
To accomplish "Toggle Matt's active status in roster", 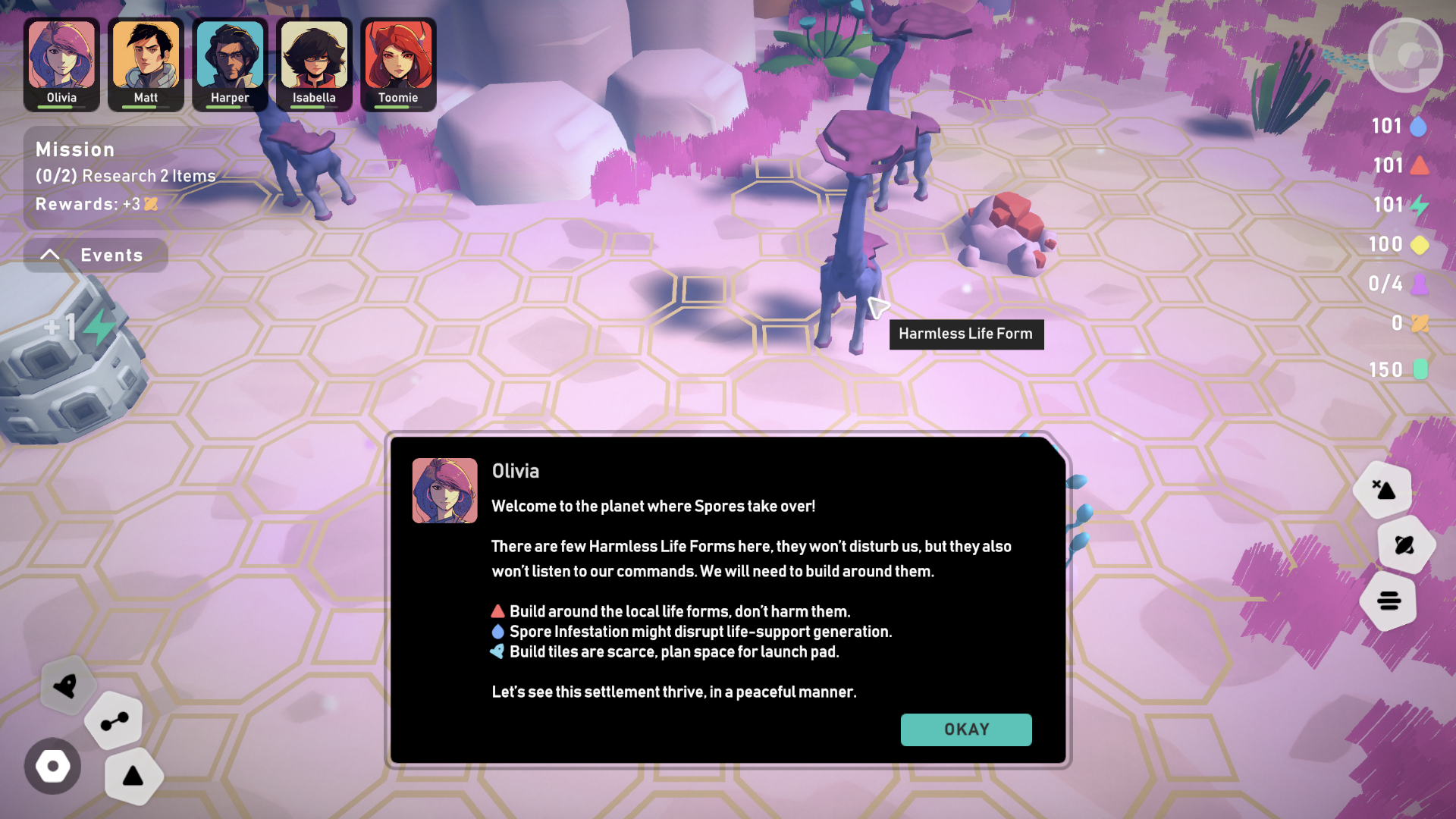I will [x=146, y=57].
